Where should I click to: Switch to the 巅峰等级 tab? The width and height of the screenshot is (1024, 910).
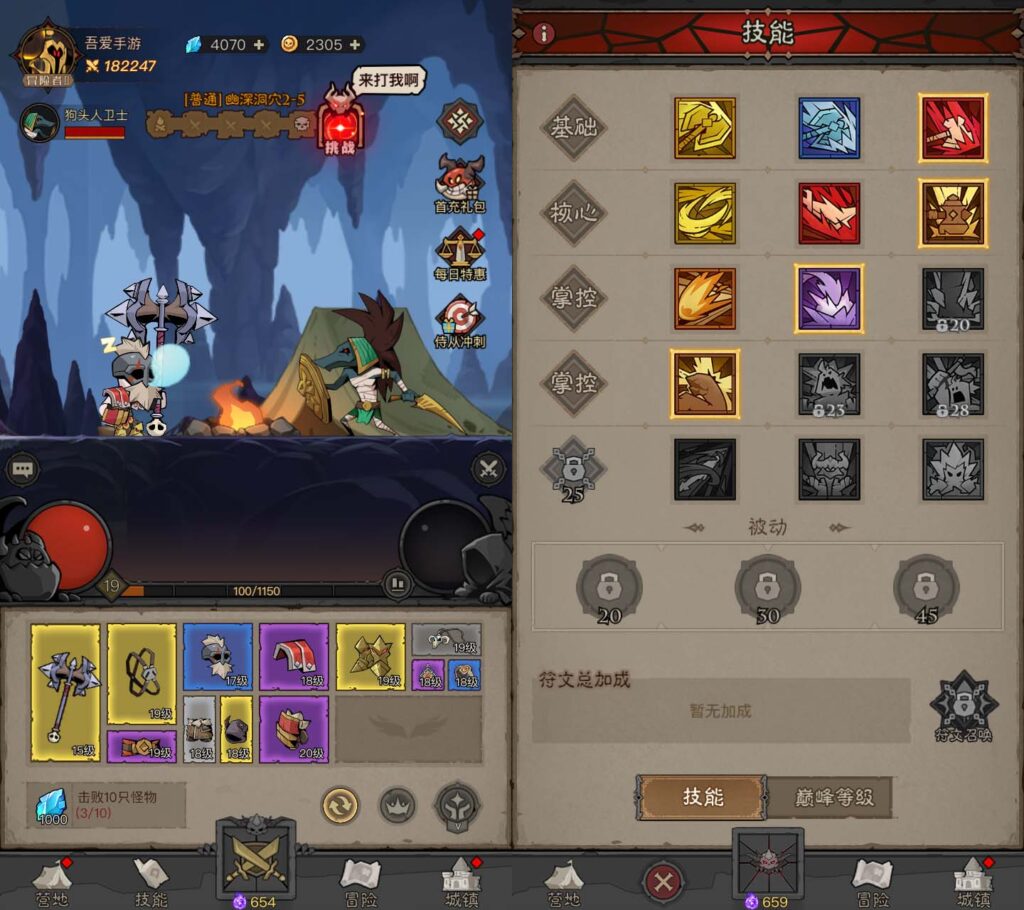click(828, 797)
